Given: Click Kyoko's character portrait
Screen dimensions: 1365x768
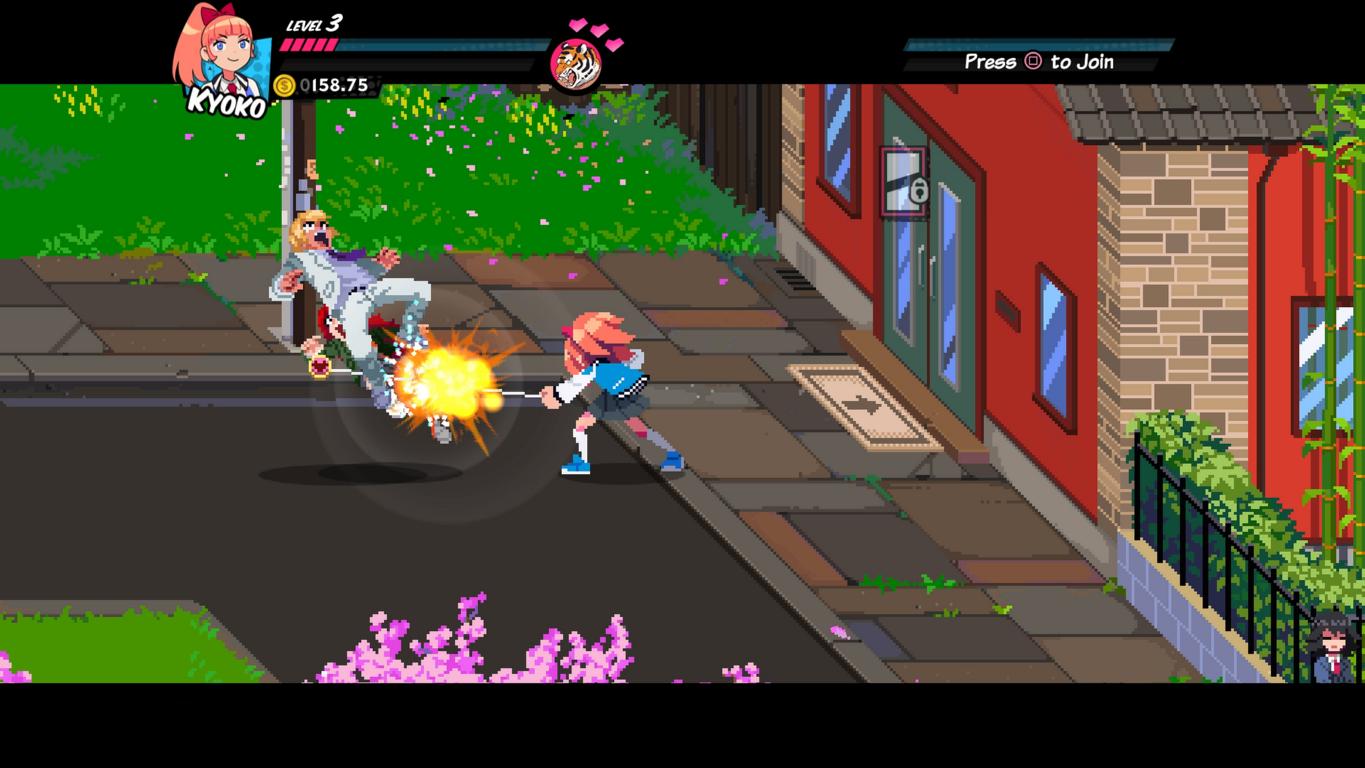Looking at the screenshot, I should 222,58.
